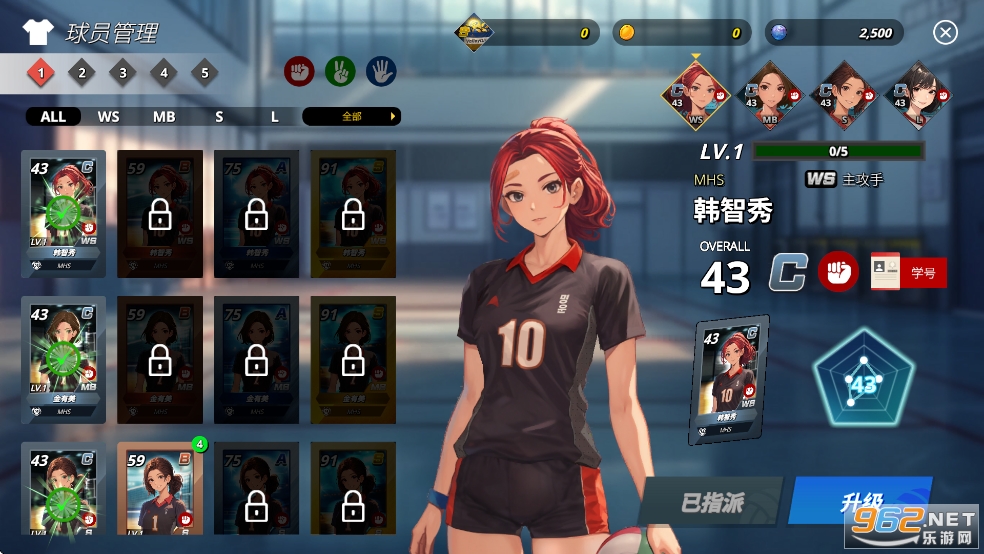Close the player management screen
This screenshot has height=554, width=984.
click(x=945, y=33)
